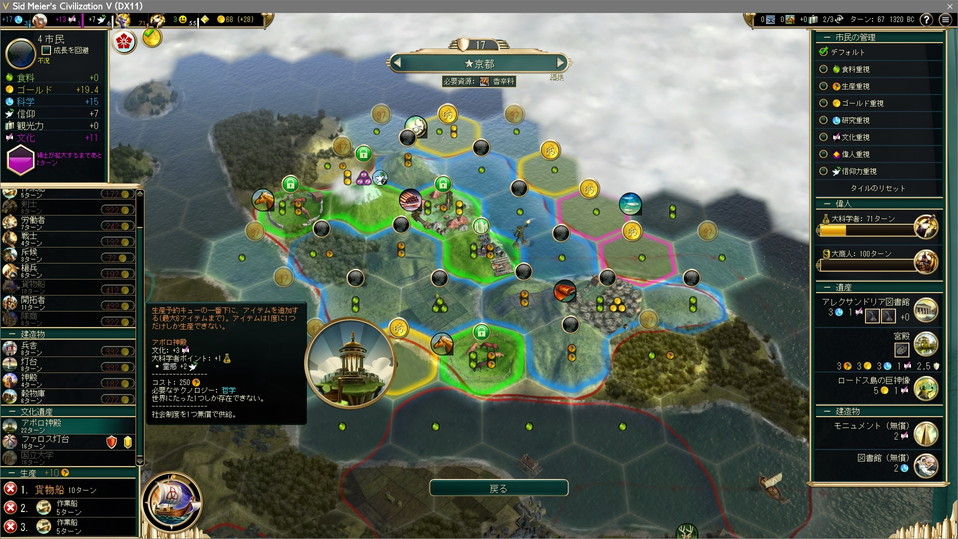Image resolution: width=958 pixels, height=539 pixels.
Task: Switch to the next city with right arrow
Action: [561, 63]
